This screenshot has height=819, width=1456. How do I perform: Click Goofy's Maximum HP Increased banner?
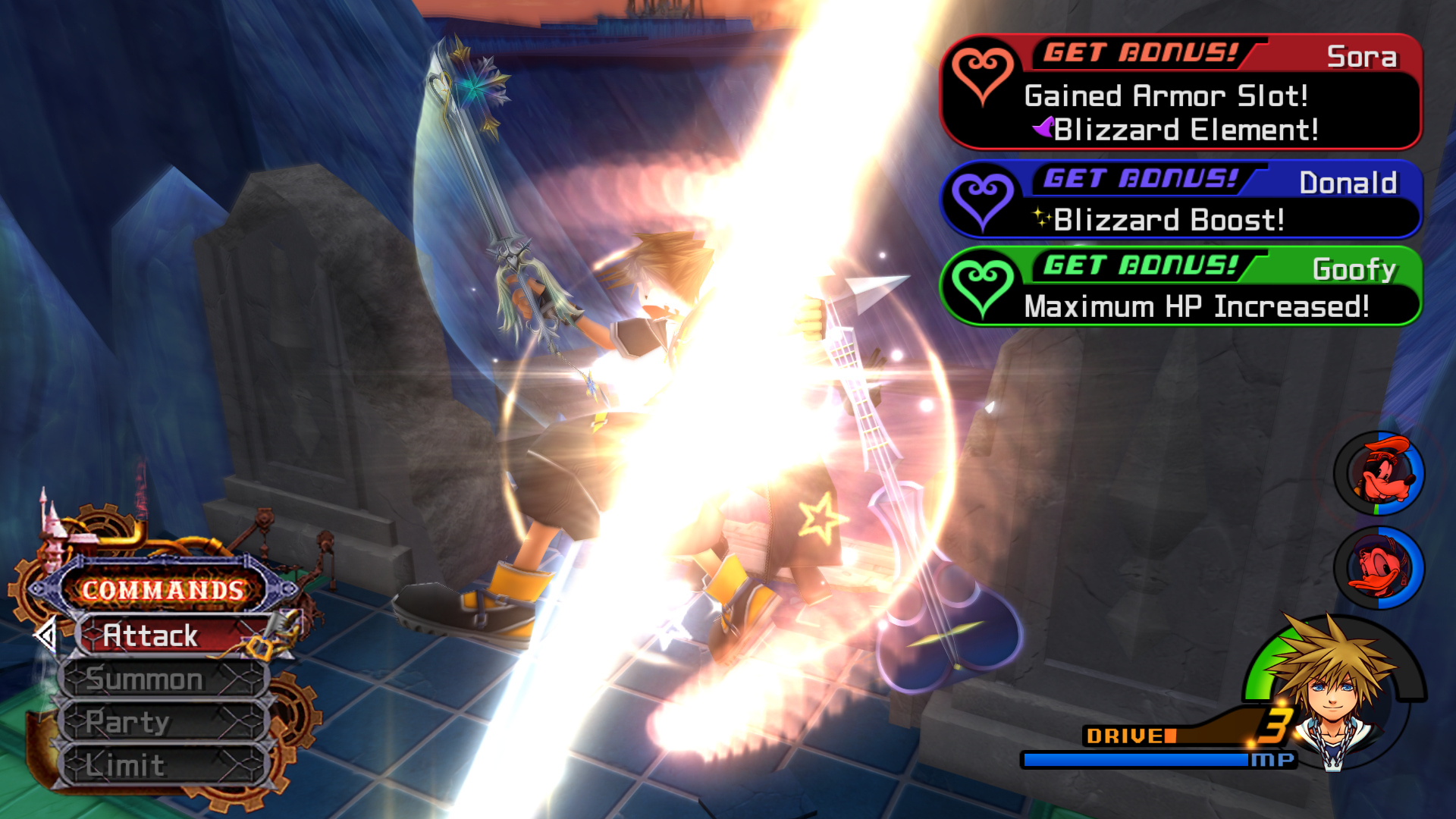[x=1180, y=287]
